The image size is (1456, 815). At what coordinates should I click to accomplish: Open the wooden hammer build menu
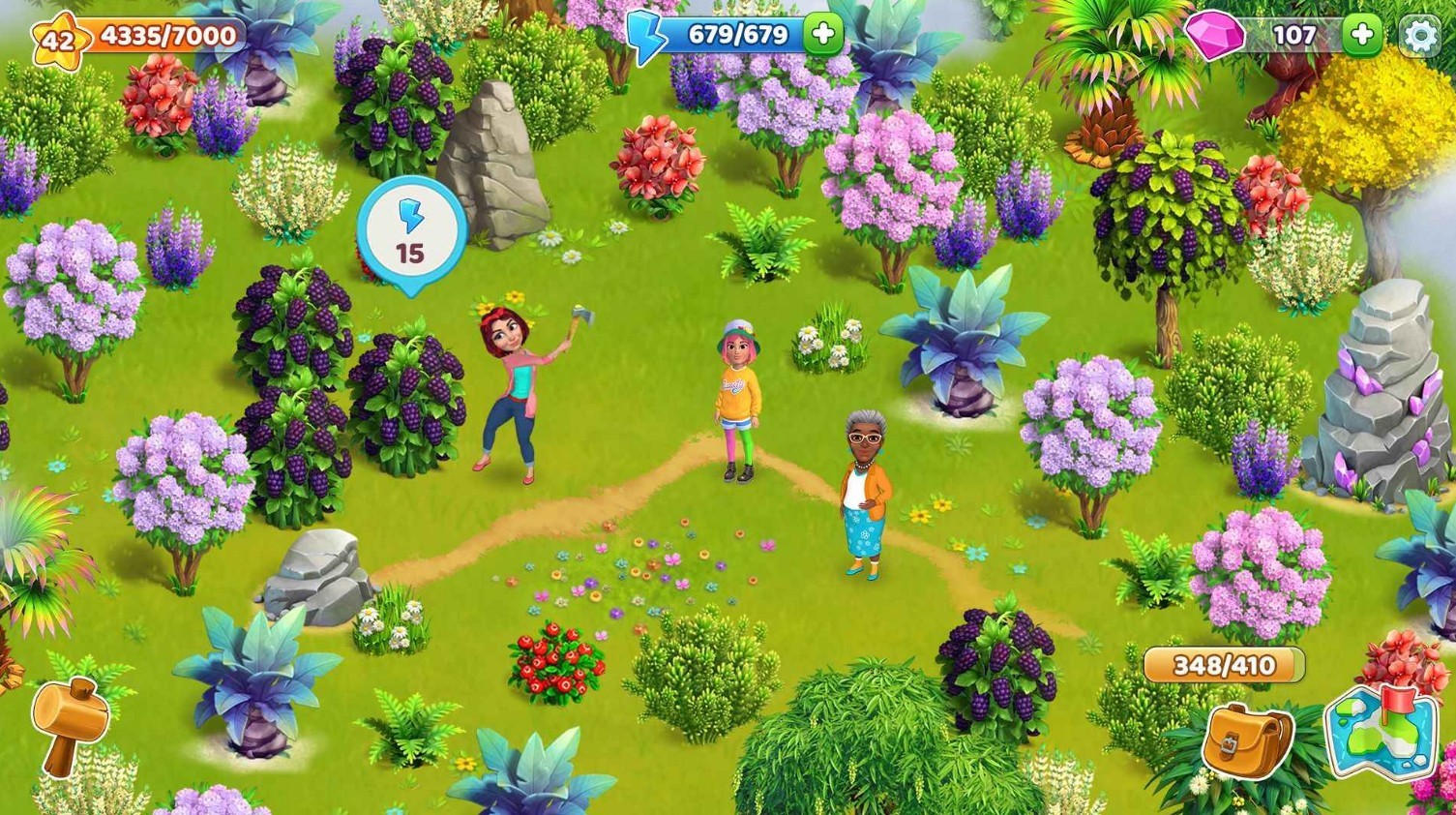(66, 726)
